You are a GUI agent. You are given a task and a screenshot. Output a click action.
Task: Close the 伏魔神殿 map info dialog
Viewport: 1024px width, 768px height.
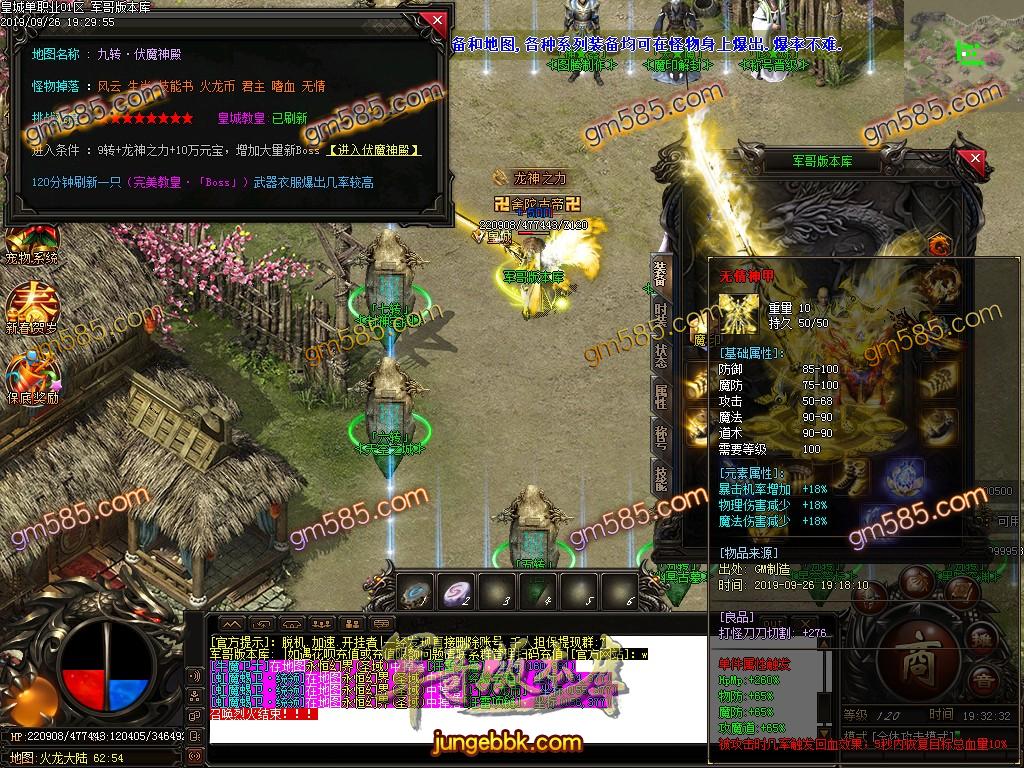pyautogui.click(x=435, y=21)
